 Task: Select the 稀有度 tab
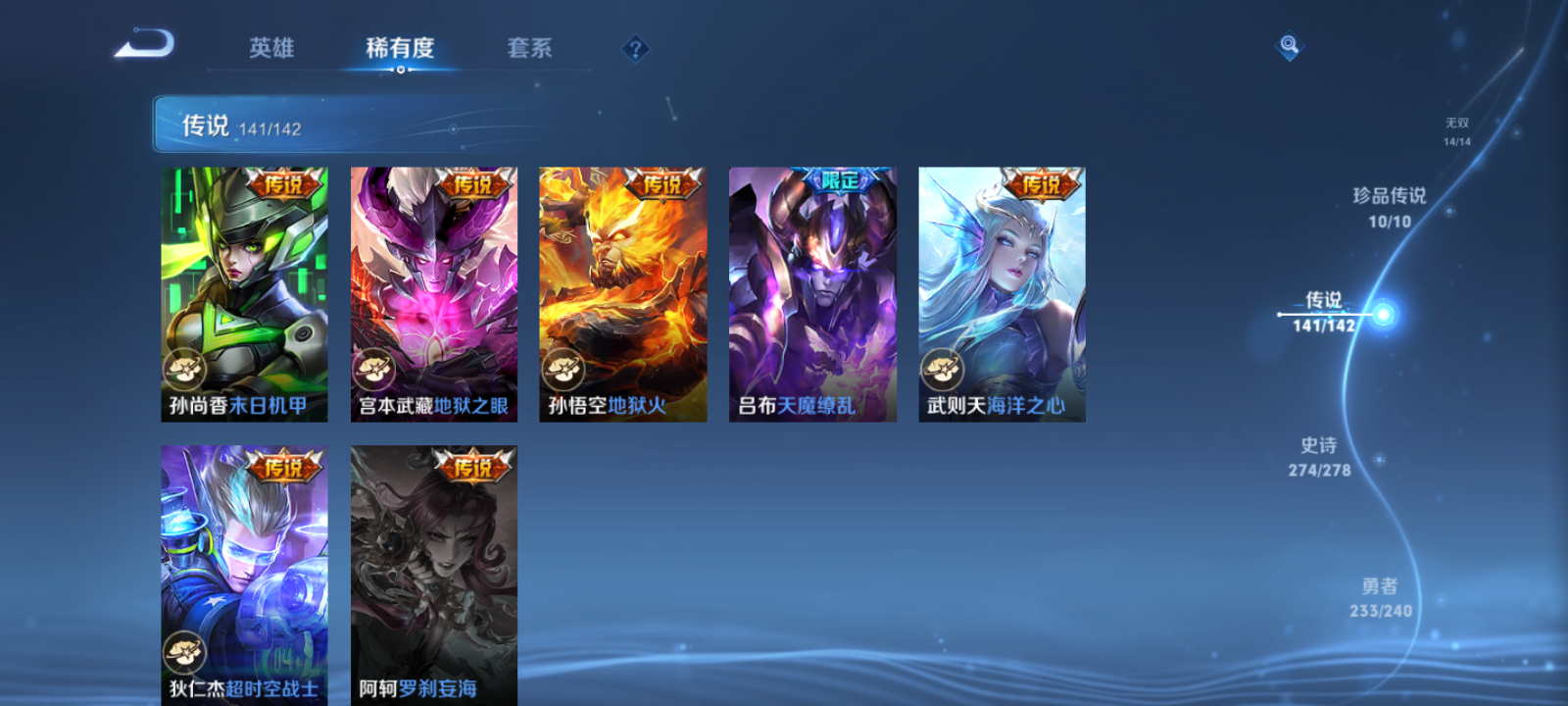point(399,46)
